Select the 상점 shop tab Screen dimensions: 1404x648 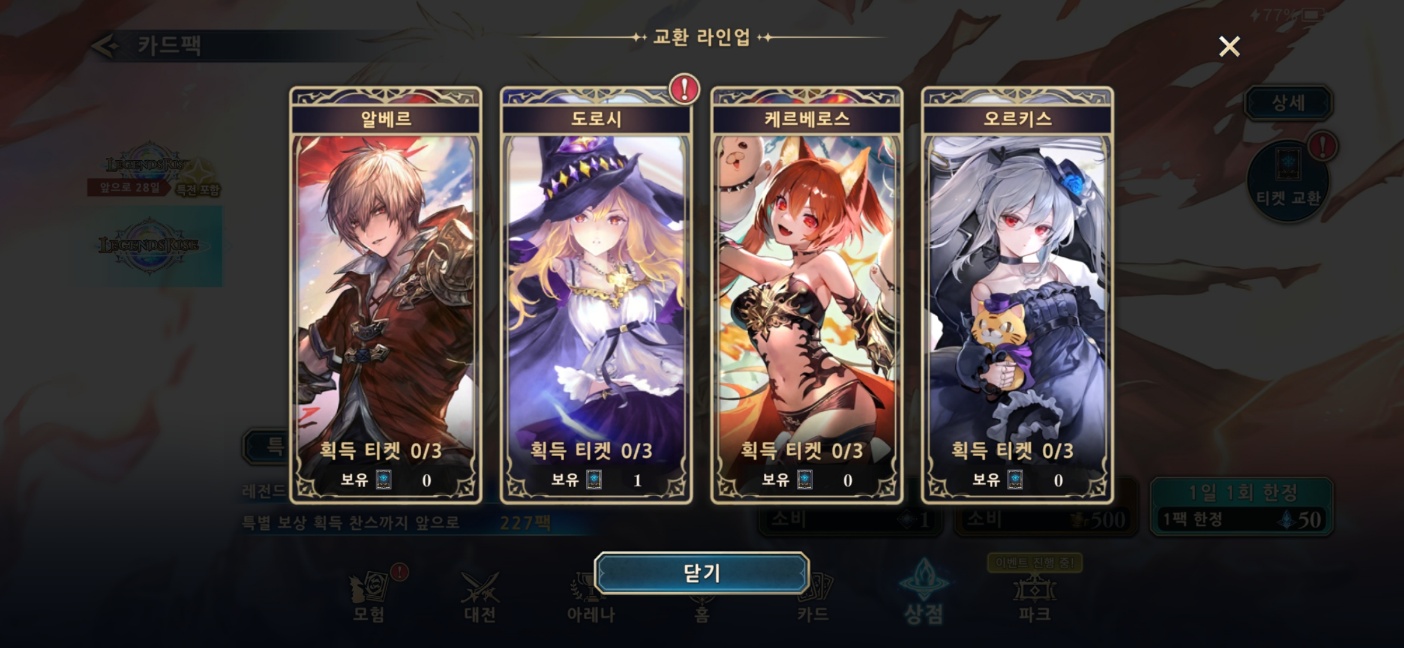923,596
